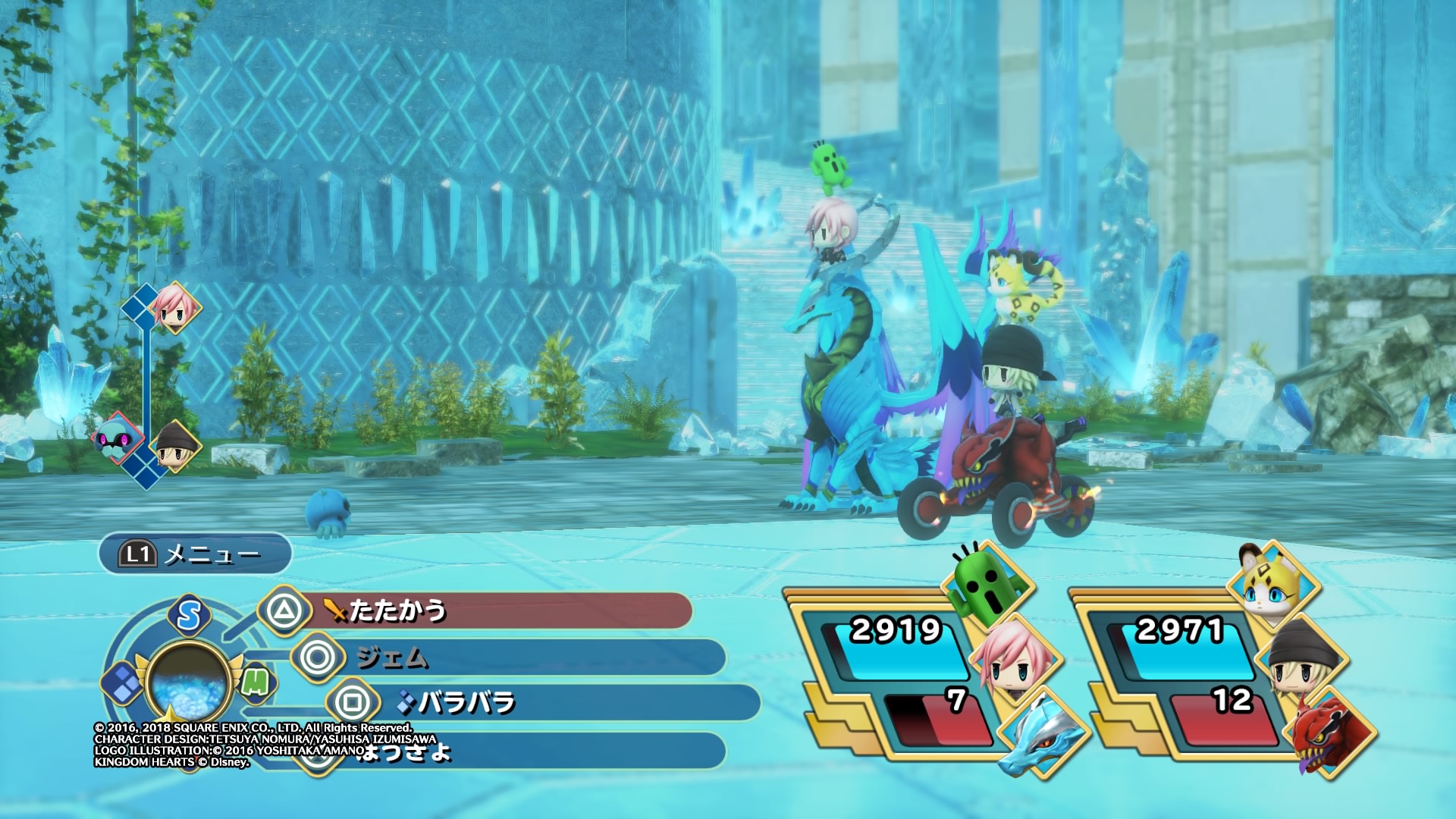Click the cactus portrait on the party panel
Image resolution: width=1456 pixels, height=819 pixels.
click(986, 585)
